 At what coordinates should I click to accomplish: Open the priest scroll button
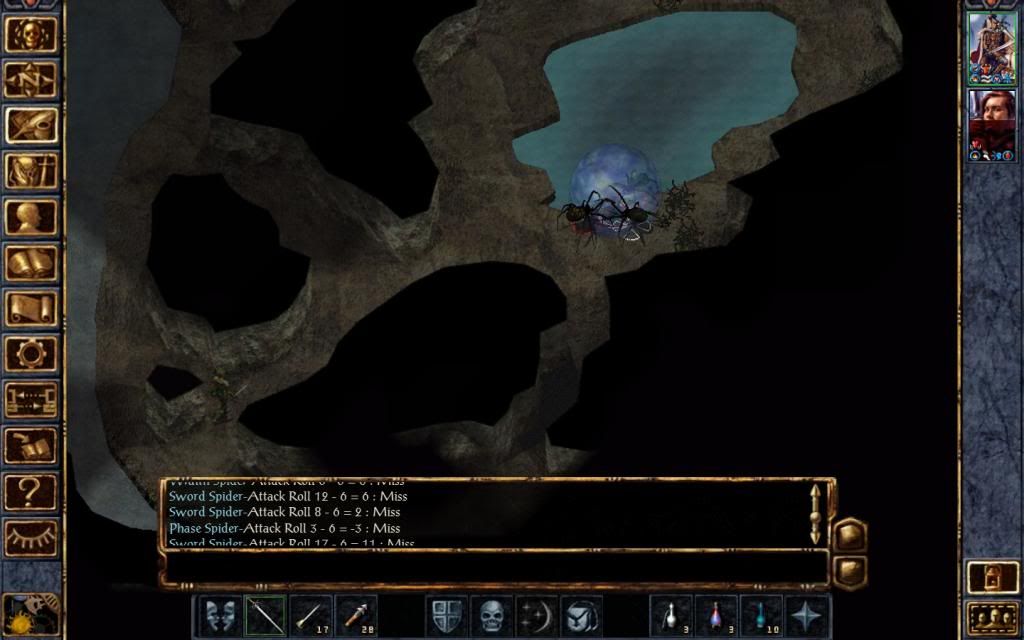tap(30, 307)
